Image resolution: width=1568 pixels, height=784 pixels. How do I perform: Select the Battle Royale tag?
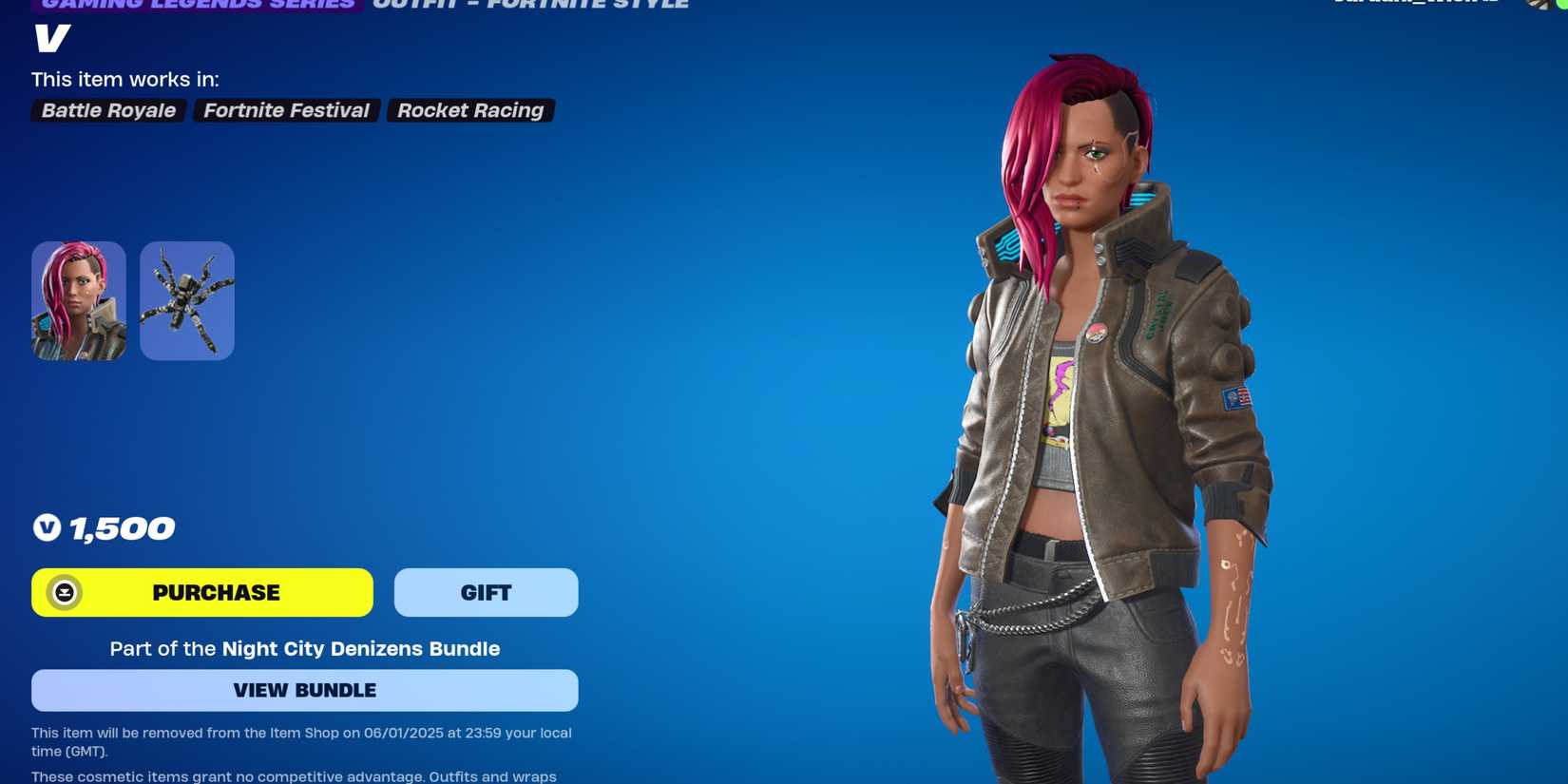coord(107,110)
